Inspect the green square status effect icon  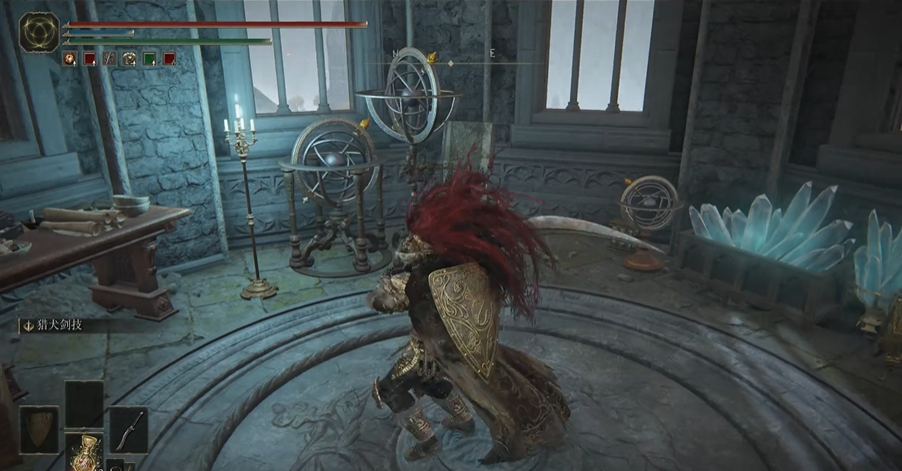point(149,59)
